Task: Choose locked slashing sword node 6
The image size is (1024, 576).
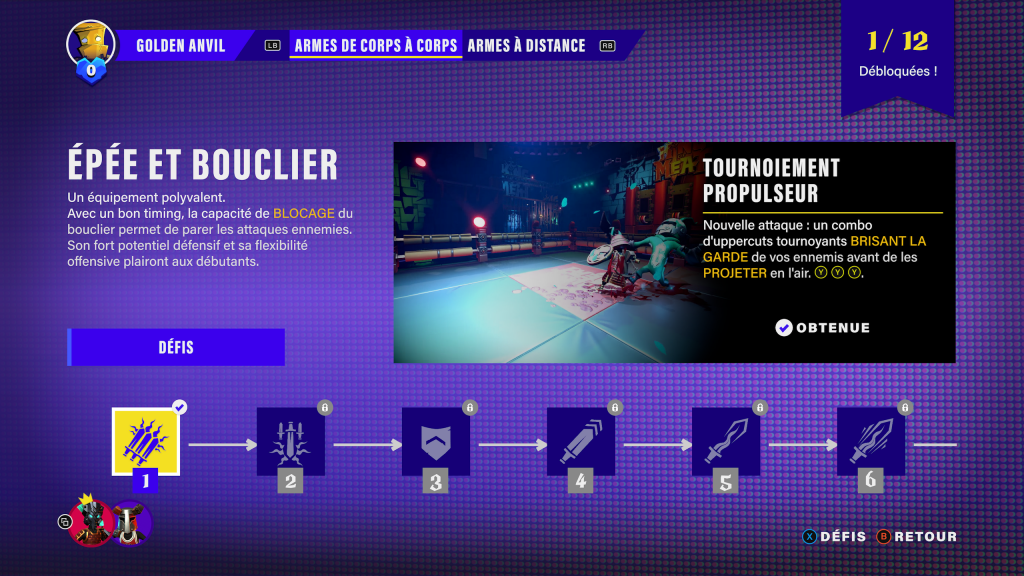Action: coord(871,441)
